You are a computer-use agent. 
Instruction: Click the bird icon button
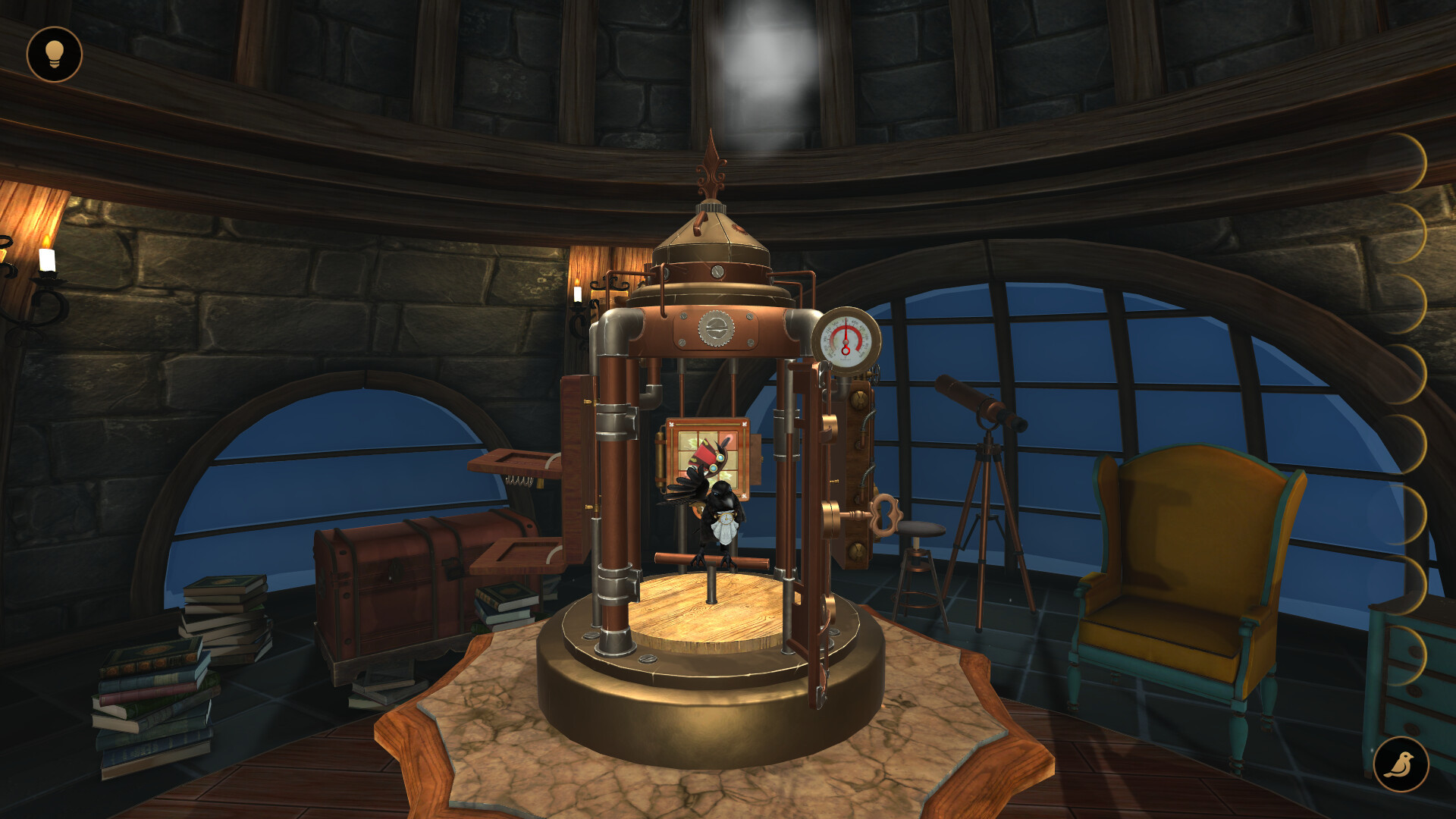point(1401,764)
